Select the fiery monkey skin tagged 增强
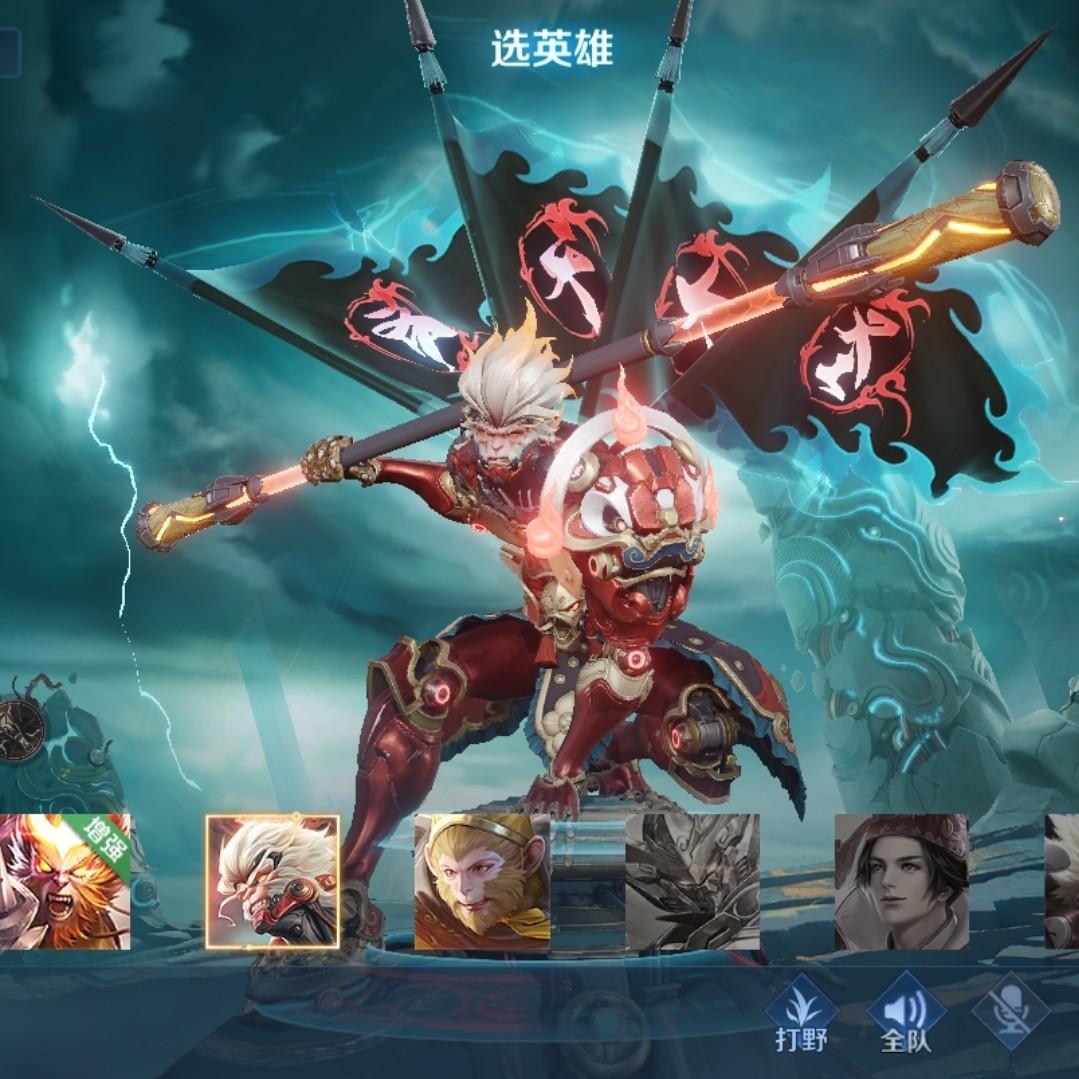 [62, 882]
